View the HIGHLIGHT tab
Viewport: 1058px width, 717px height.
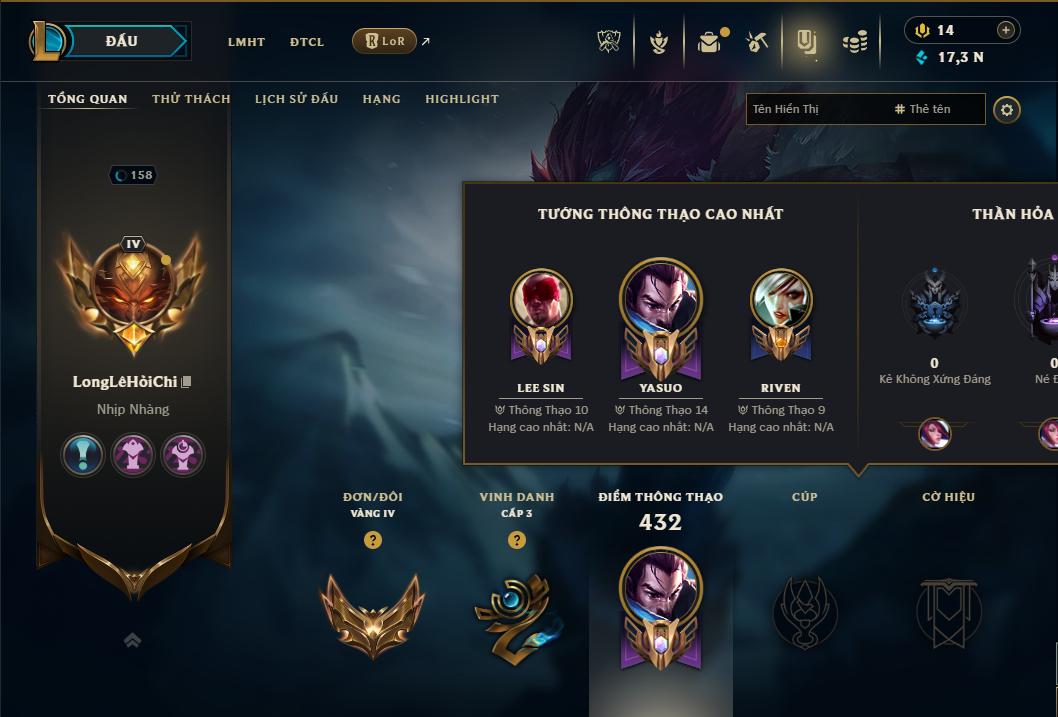[x=462, y=99]
